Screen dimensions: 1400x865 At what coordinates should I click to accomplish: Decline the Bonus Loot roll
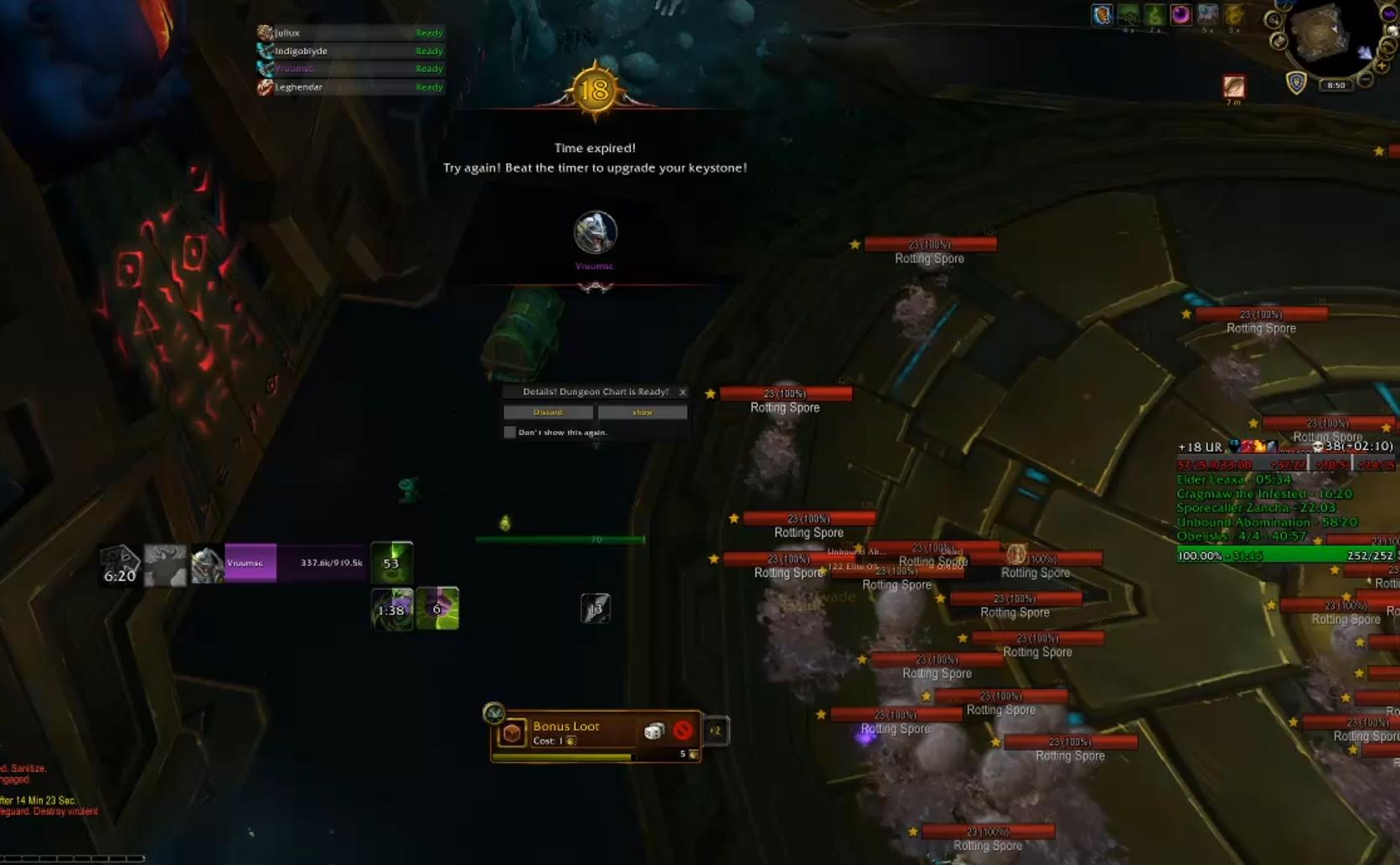click(x=683, y=731)
